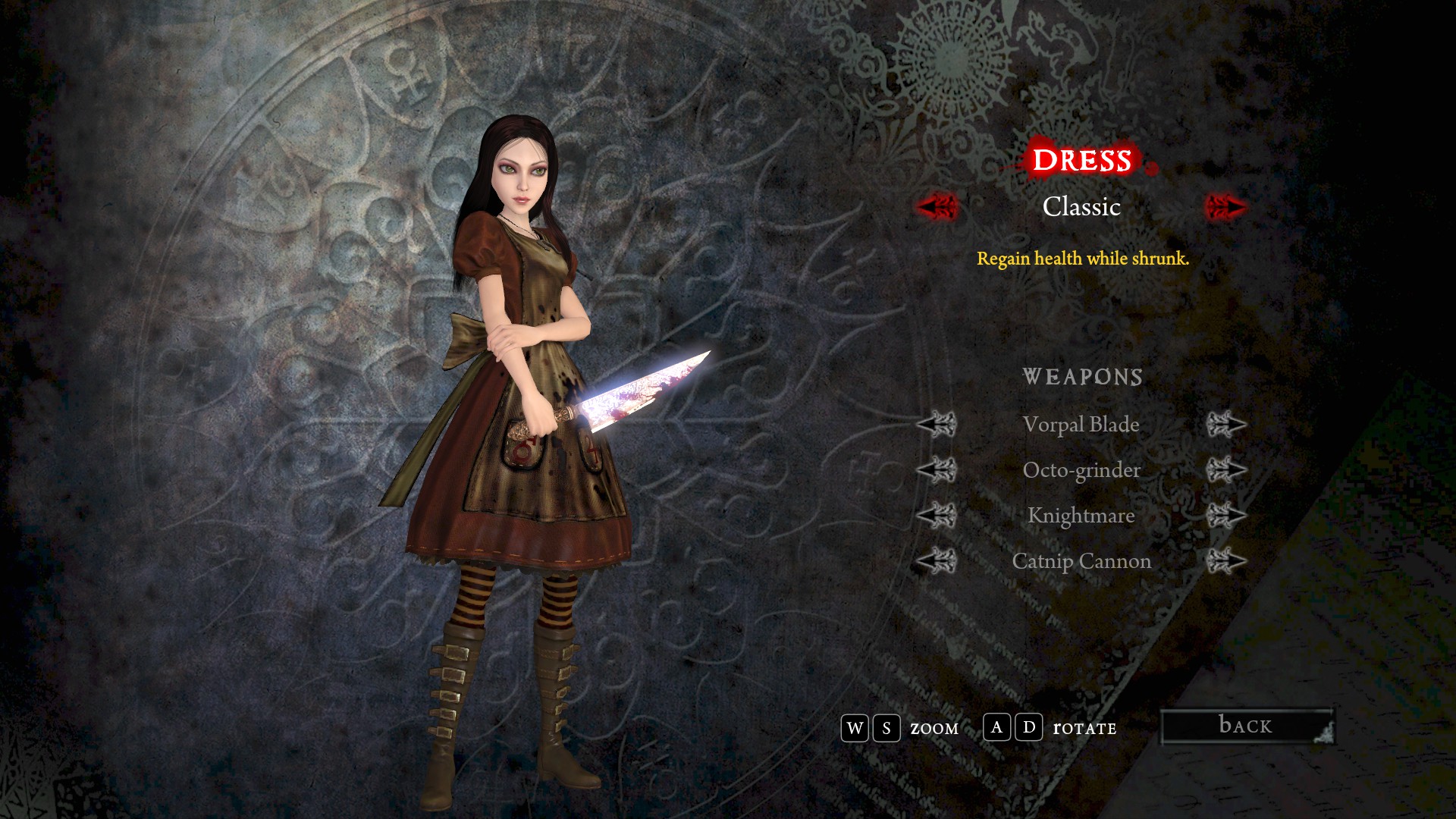Click the left arrow beside Octo-grinder
This screenshot has width=1456, height=819.
tap(937, 470)
